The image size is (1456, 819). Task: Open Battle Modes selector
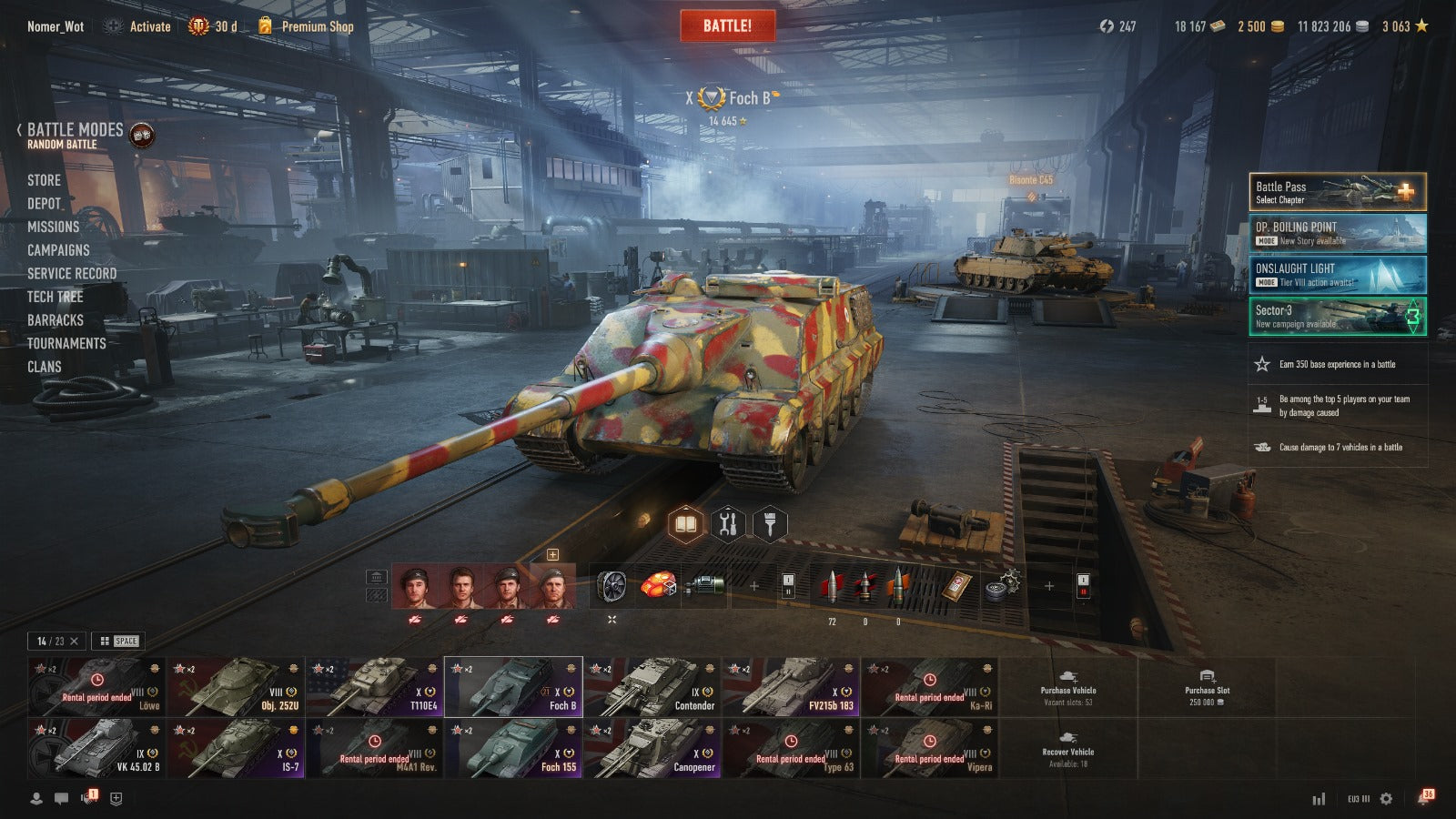coord(76,135)
